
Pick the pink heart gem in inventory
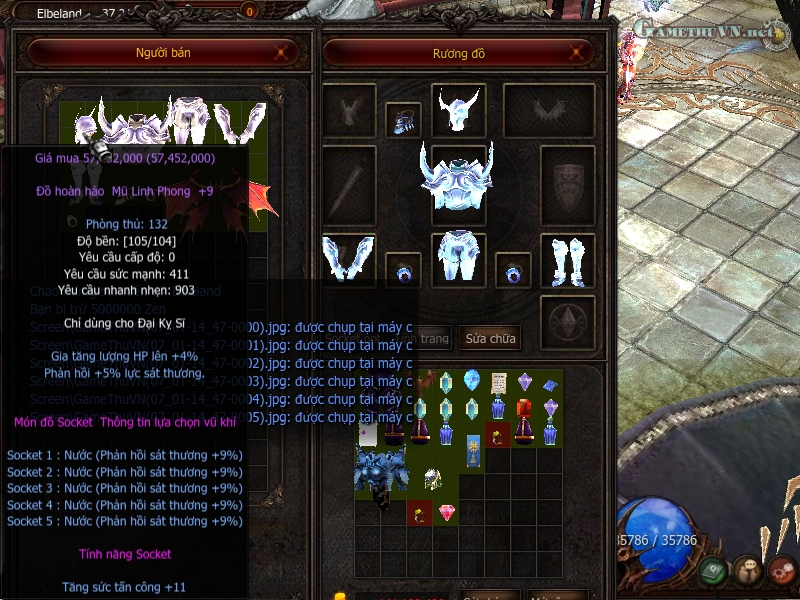click(x=446, y=513)
